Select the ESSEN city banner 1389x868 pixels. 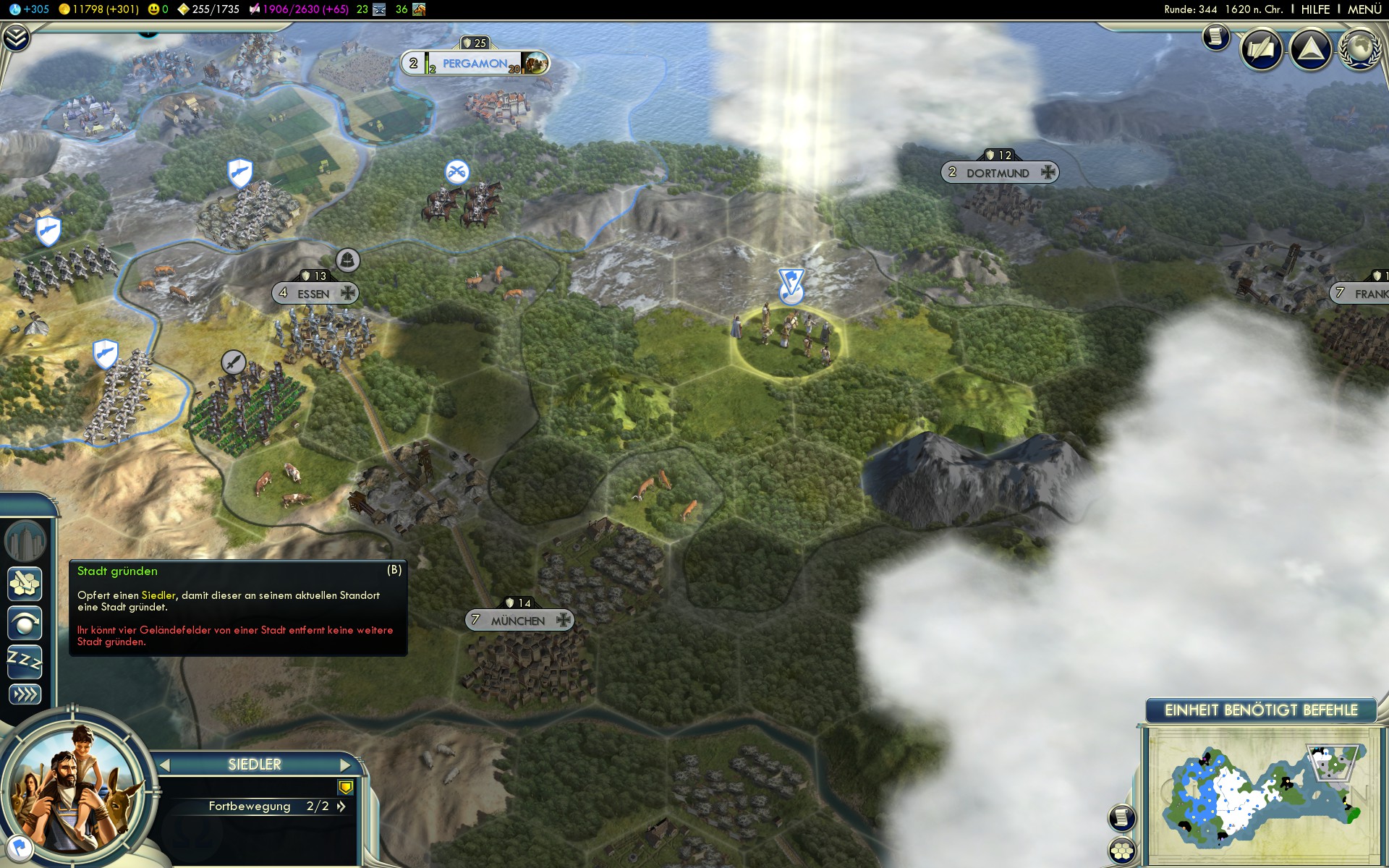pos(314,294)
